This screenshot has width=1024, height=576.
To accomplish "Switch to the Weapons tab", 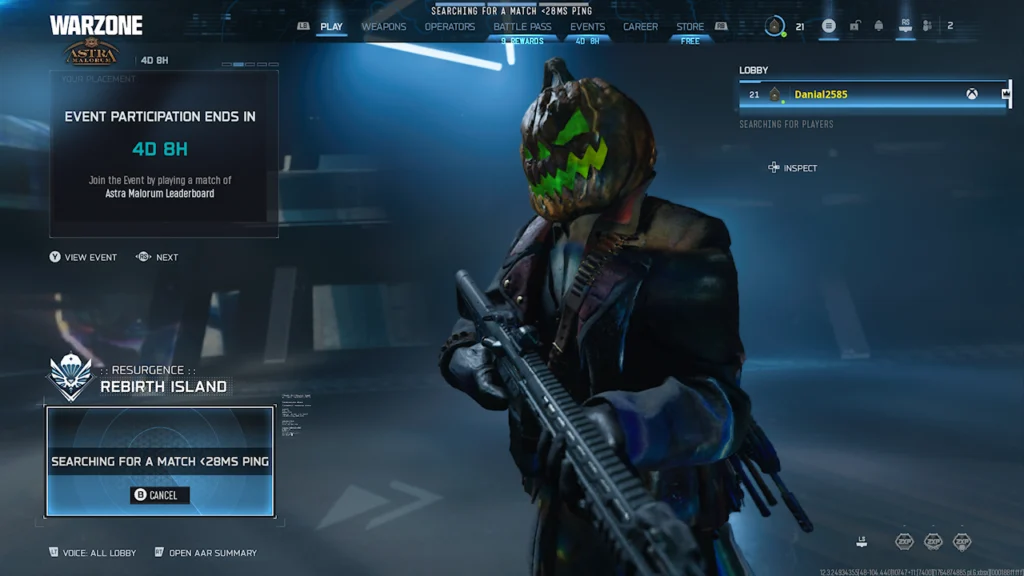I will (384, 27).
